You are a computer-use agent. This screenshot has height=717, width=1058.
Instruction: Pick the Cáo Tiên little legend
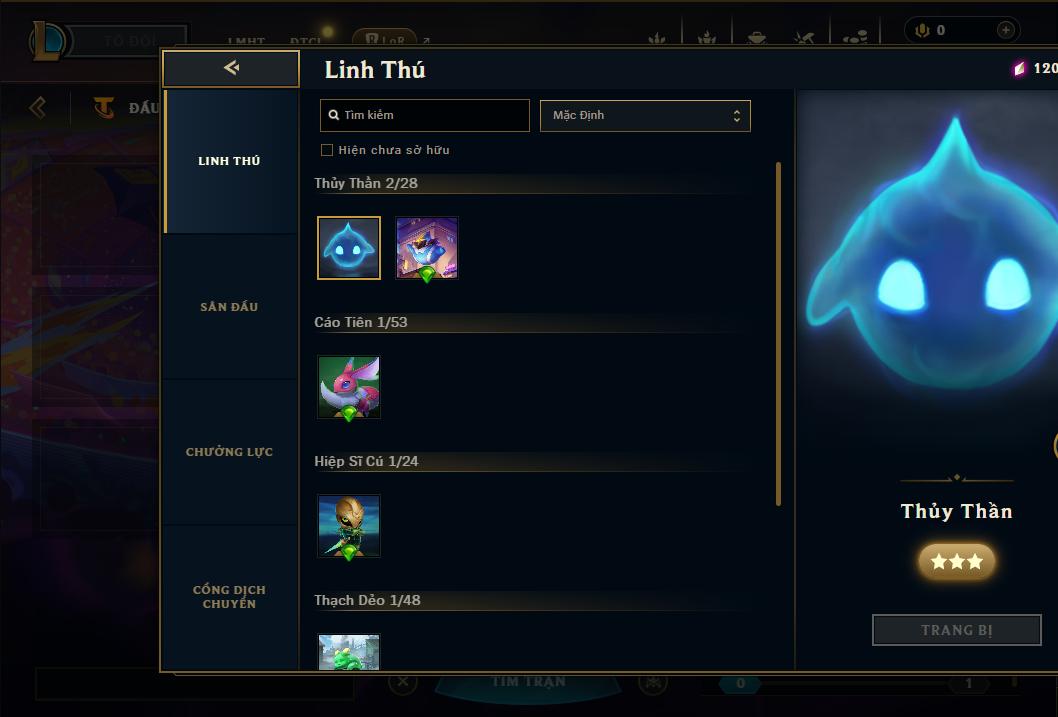(349, 387)
